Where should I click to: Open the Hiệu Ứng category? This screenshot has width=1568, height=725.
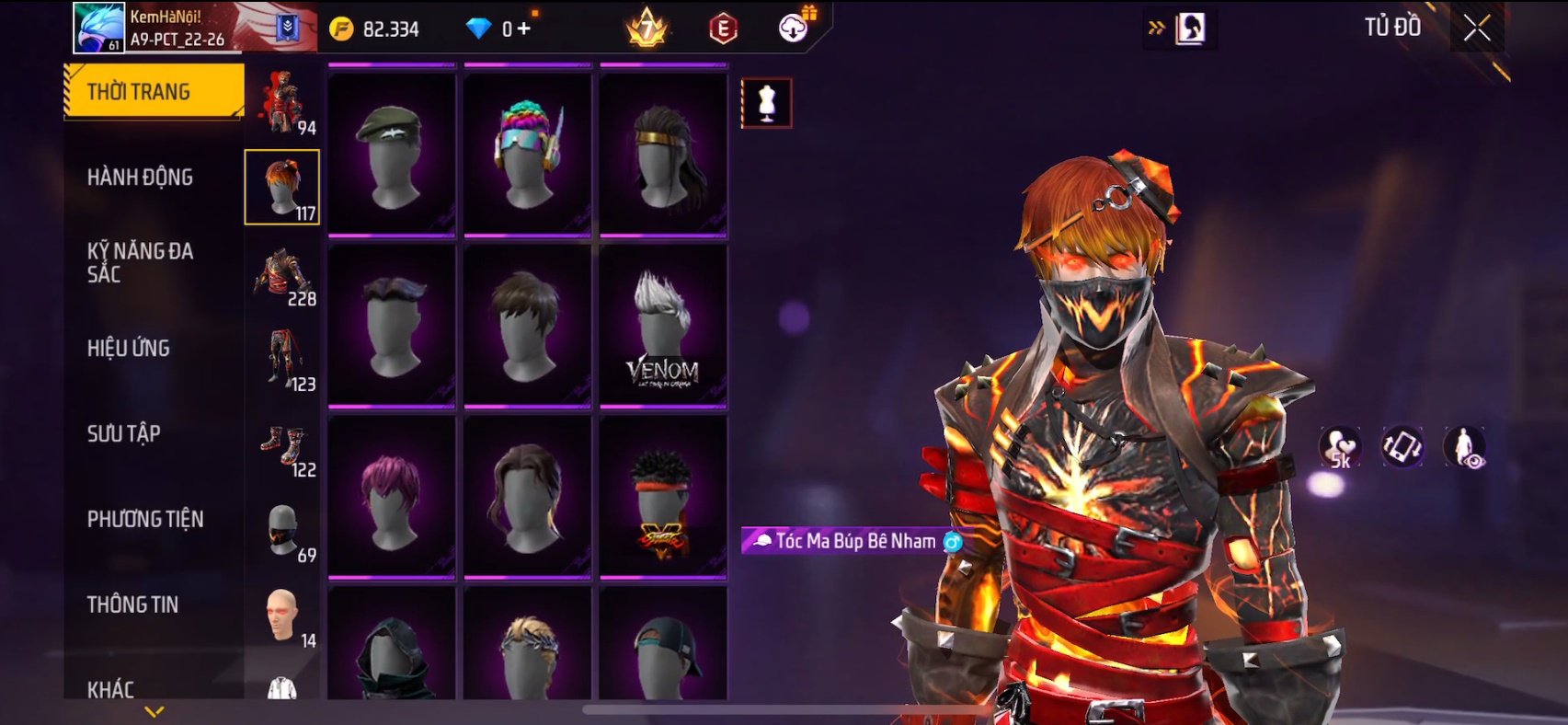[129, 348]
